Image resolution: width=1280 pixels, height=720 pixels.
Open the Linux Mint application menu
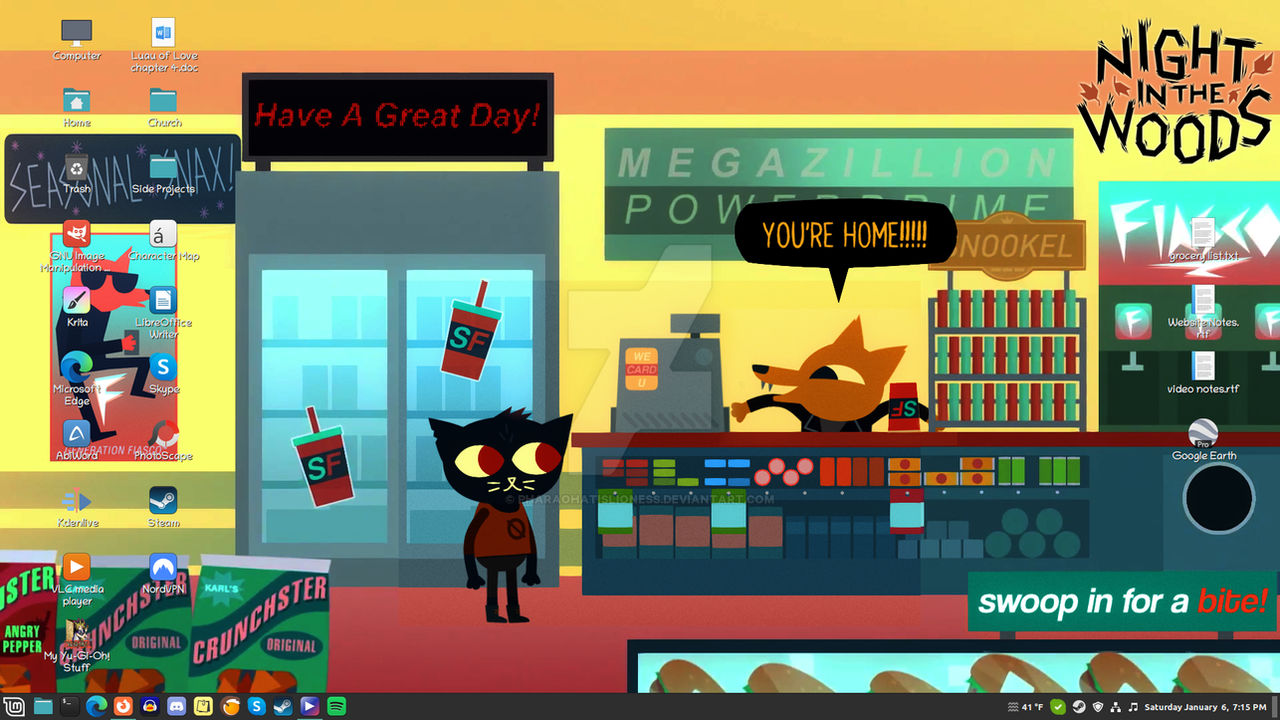pos(15,705)
